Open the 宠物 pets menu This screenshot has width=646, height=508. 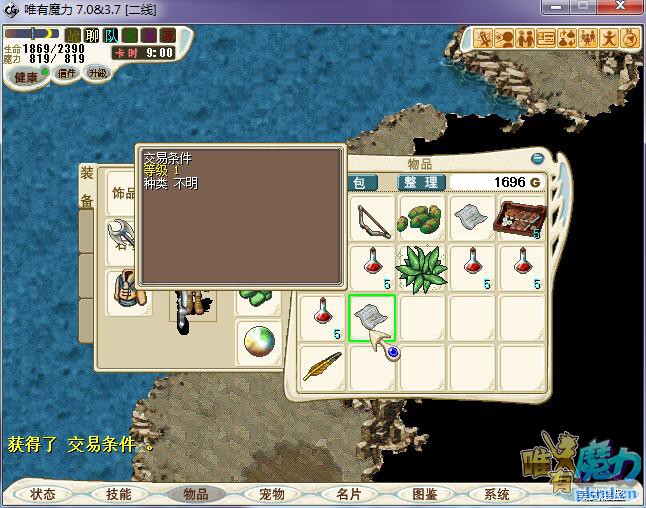tap(271, 494)
